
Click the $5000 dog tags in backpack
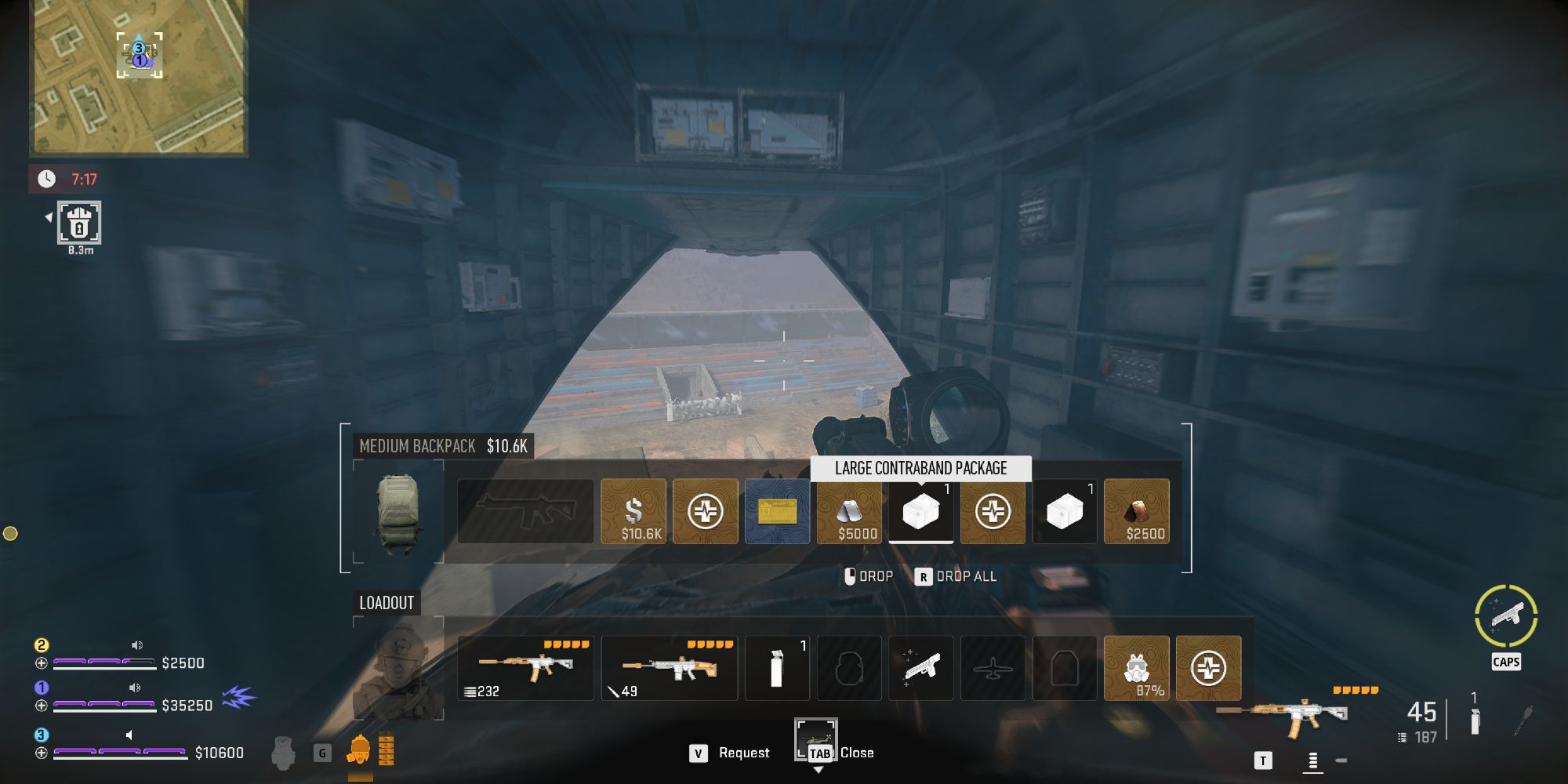(848, 511)
